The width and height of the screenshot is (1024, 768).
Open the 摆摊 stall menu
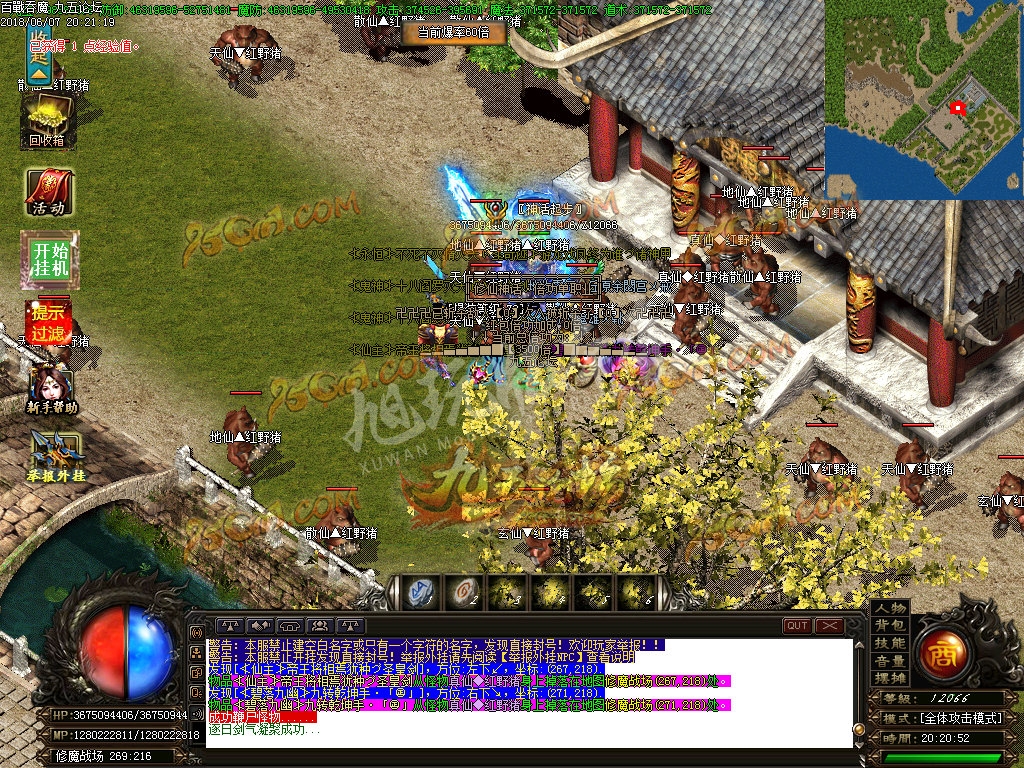pos(889,678)
